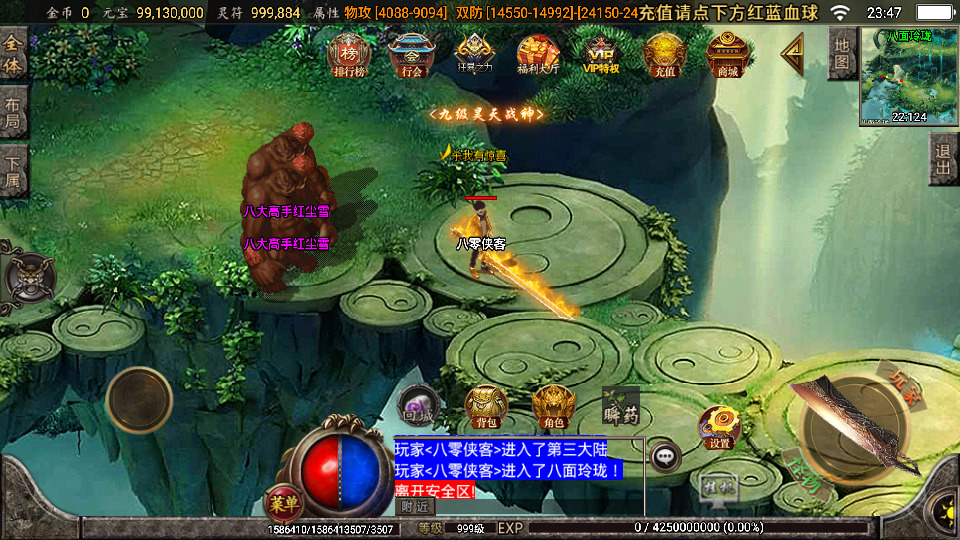The image size is (960, 540).
Task: Open the VIP特权 privileges panel
Action: pyautogui.click(x=601, y=54)
